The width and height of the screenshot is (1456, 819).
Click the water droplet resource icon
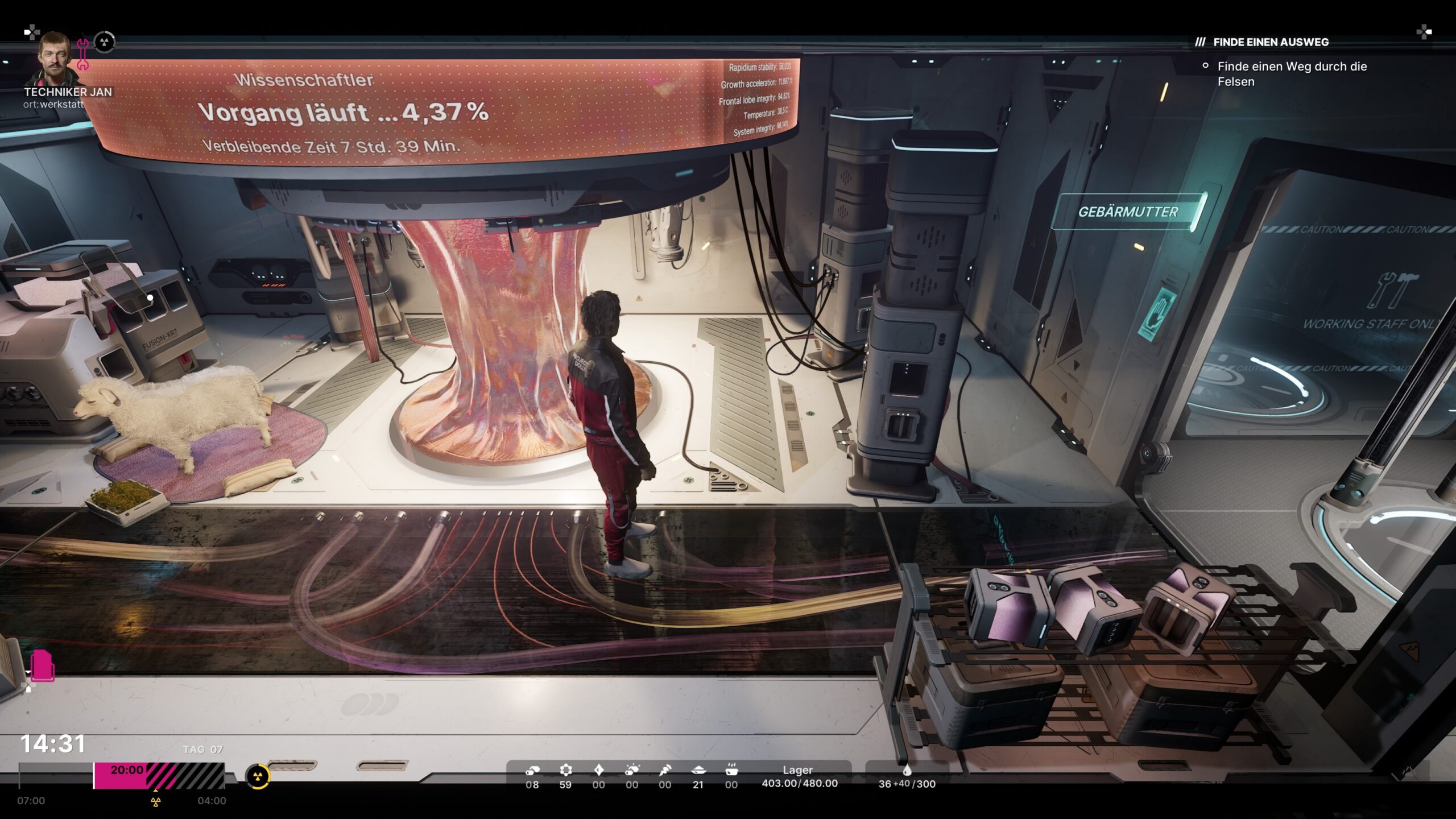tap(907, 770)
